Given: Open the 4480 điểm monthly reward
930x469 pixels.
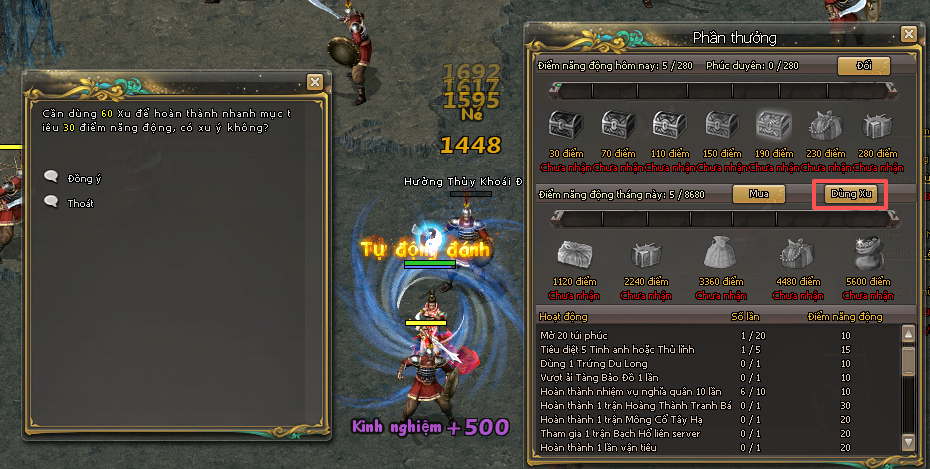Looking at the screenshot, I should [796, 253].
